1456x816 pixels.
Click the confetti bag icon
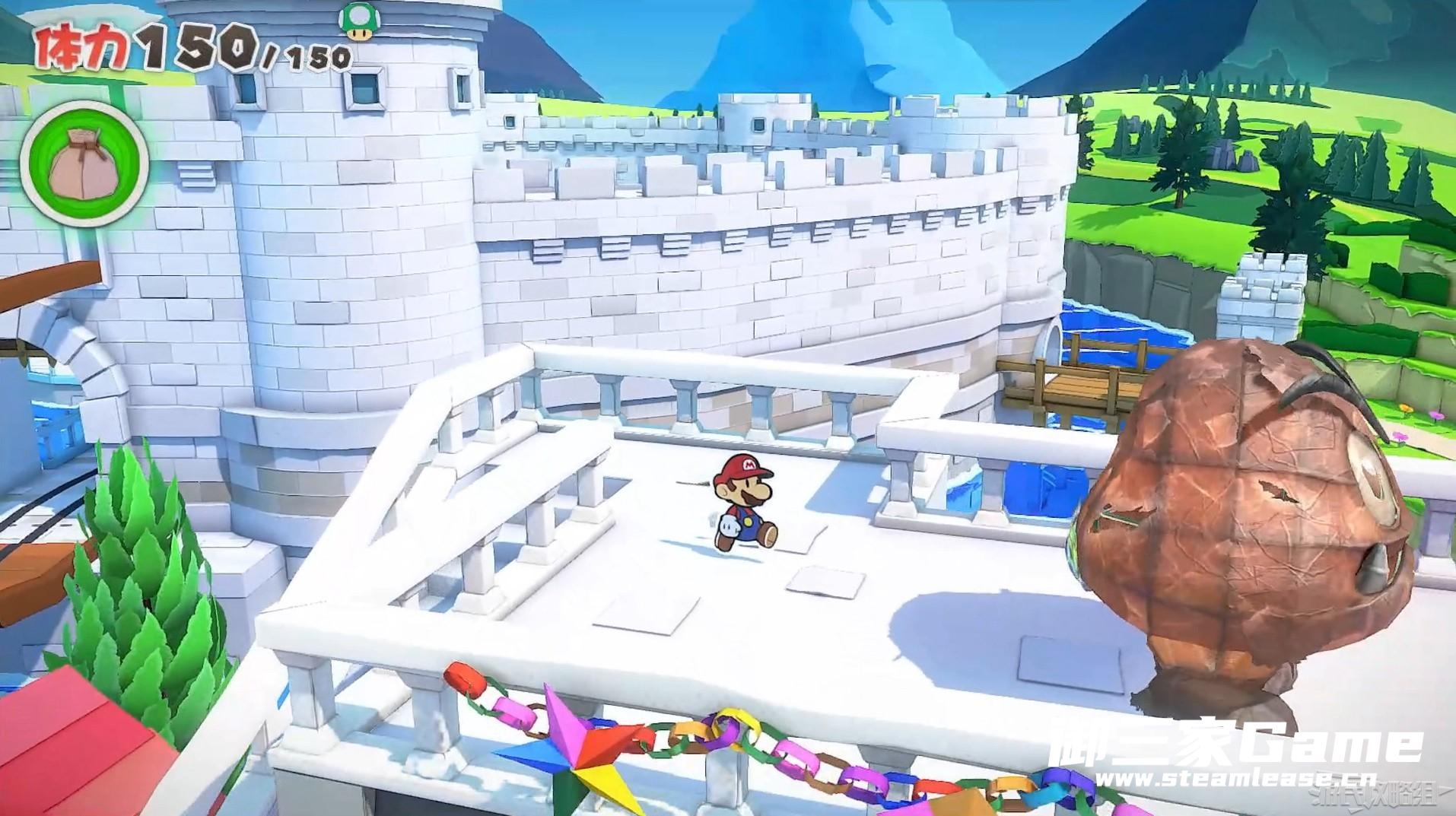(84, 167)
